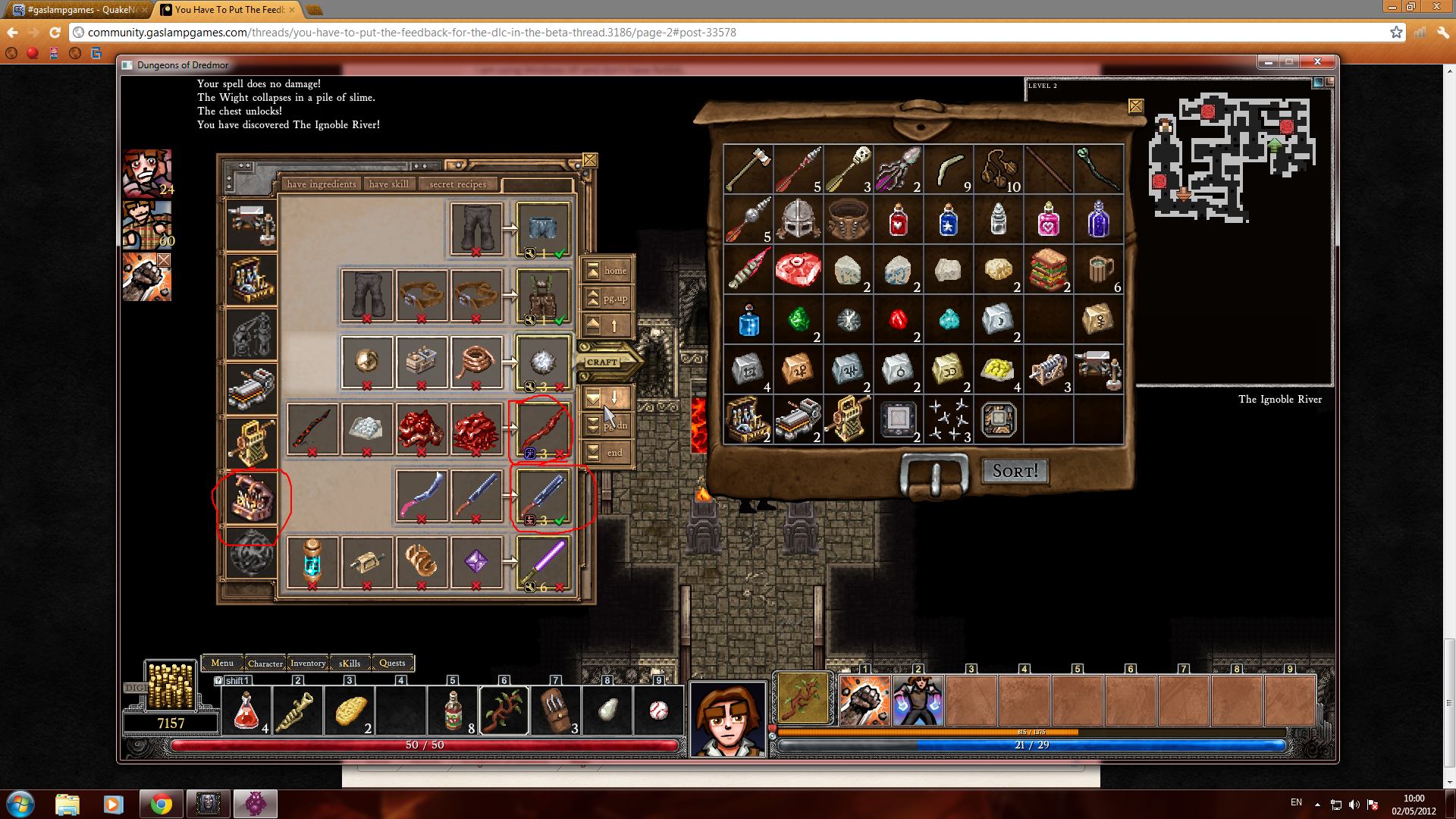
Task: Select the 'have skill' filter tab
Action: pos(389,184)
